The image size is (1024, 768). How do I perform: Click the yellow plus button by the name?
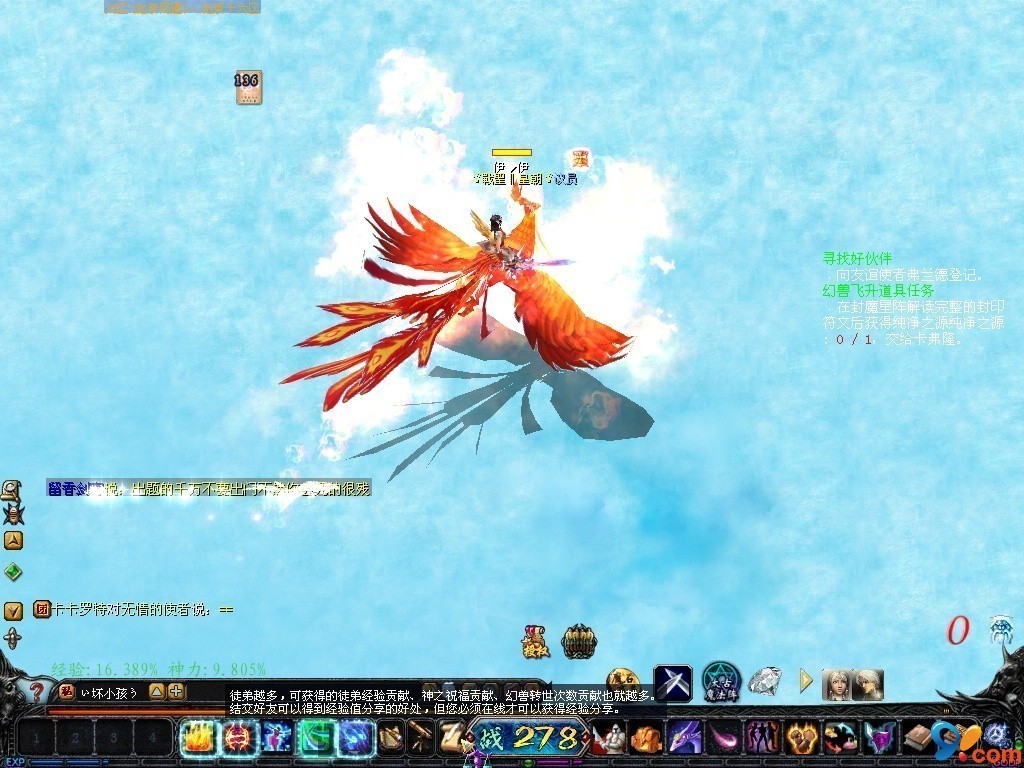coord(176,691)
